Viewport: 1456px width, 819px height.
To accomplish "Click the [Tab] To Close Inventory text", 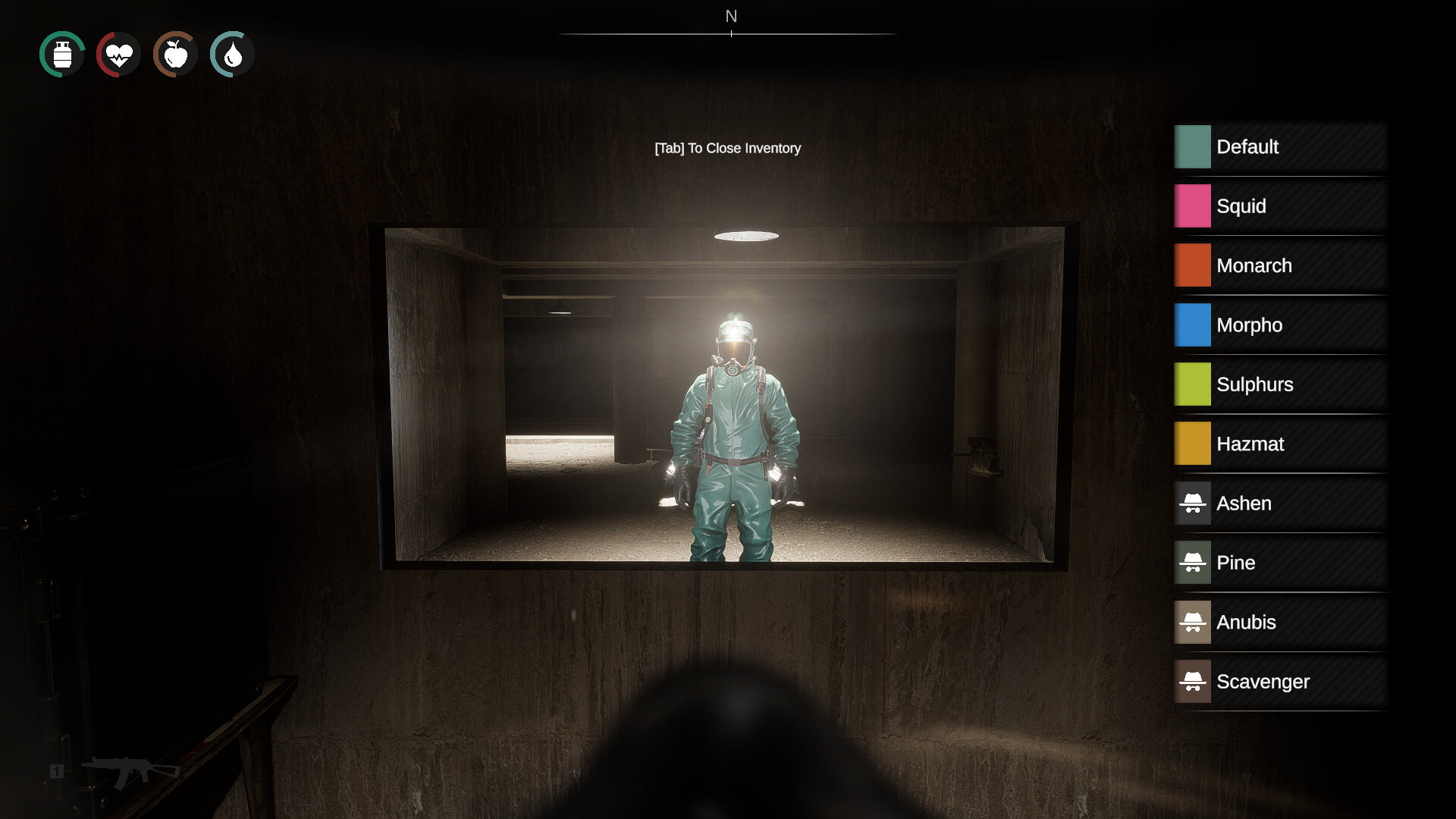I will pyautogui.click(x=727, y=148).
